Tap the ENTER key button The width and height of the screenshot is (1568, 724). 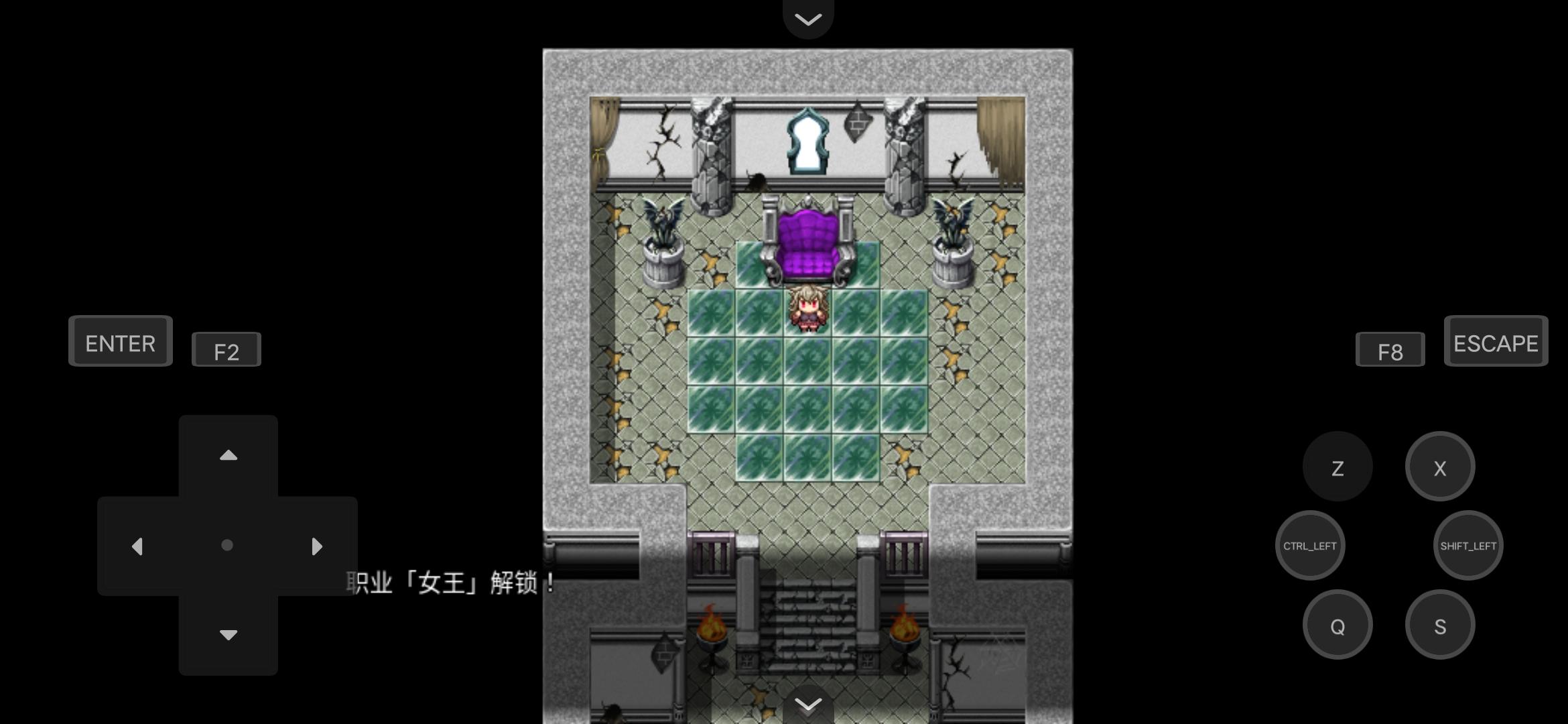tap(120, 341)
